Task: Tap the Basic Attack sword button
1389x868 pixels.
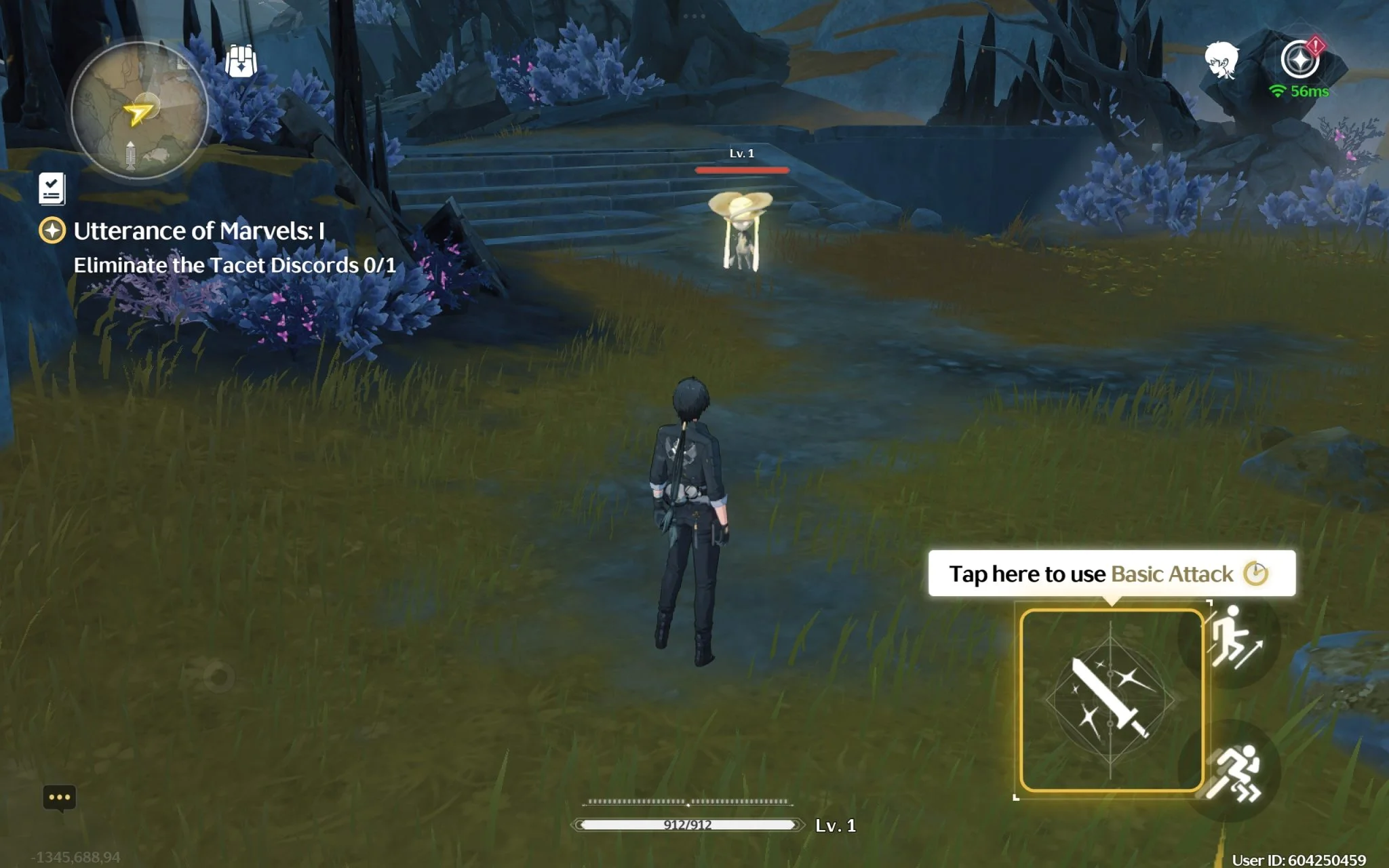Action: [1111, 701]
